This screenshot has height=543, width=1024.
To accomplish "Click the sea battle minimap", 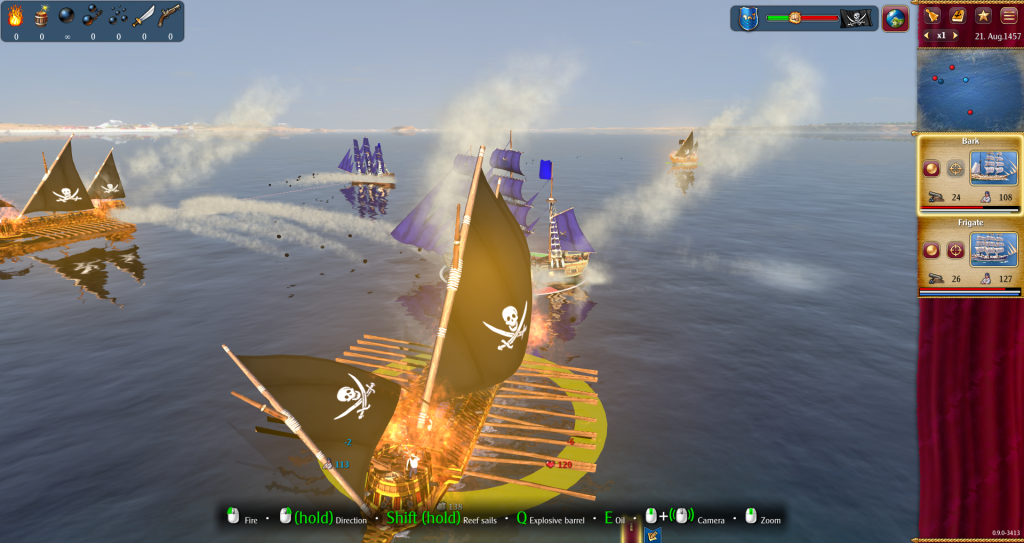I will (969, 87).
